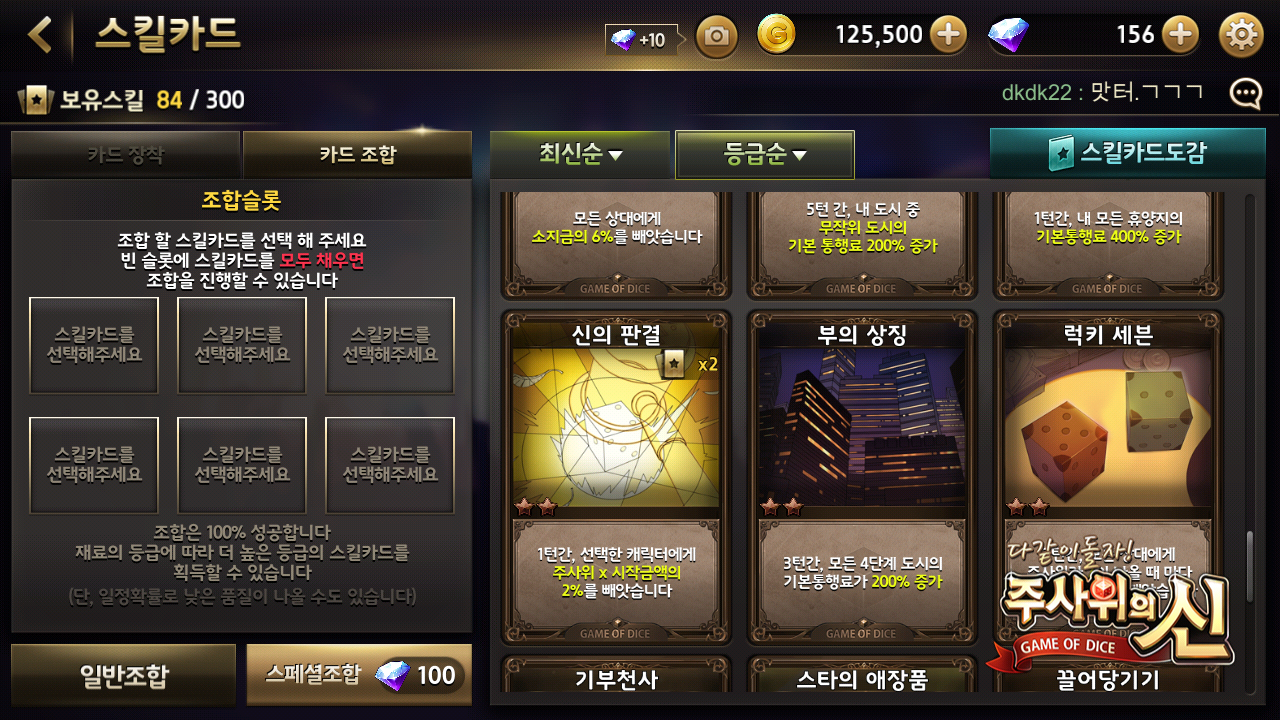Switch to the 카드 장착 tab
The height and width of the screenshot is (720, 1280).
[x=125, y=155]
